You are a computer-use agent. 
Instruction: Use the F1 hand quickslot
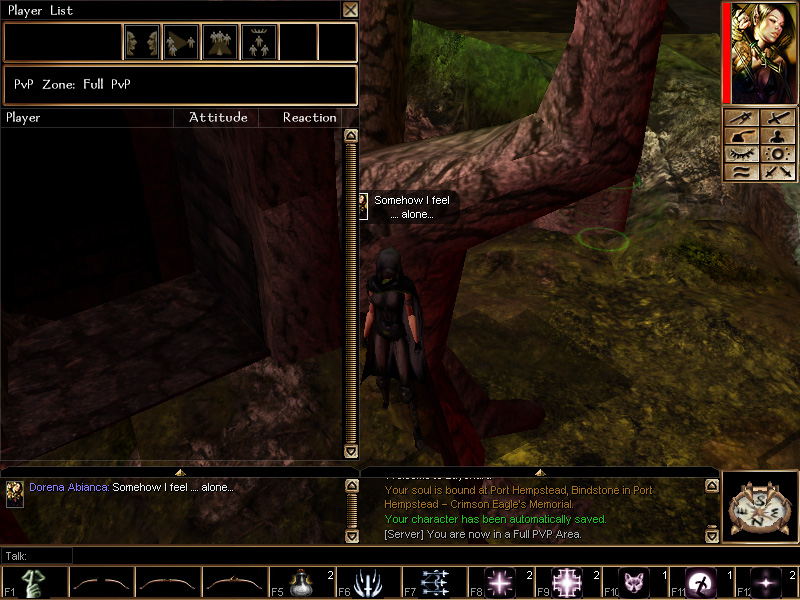[34, 583]
